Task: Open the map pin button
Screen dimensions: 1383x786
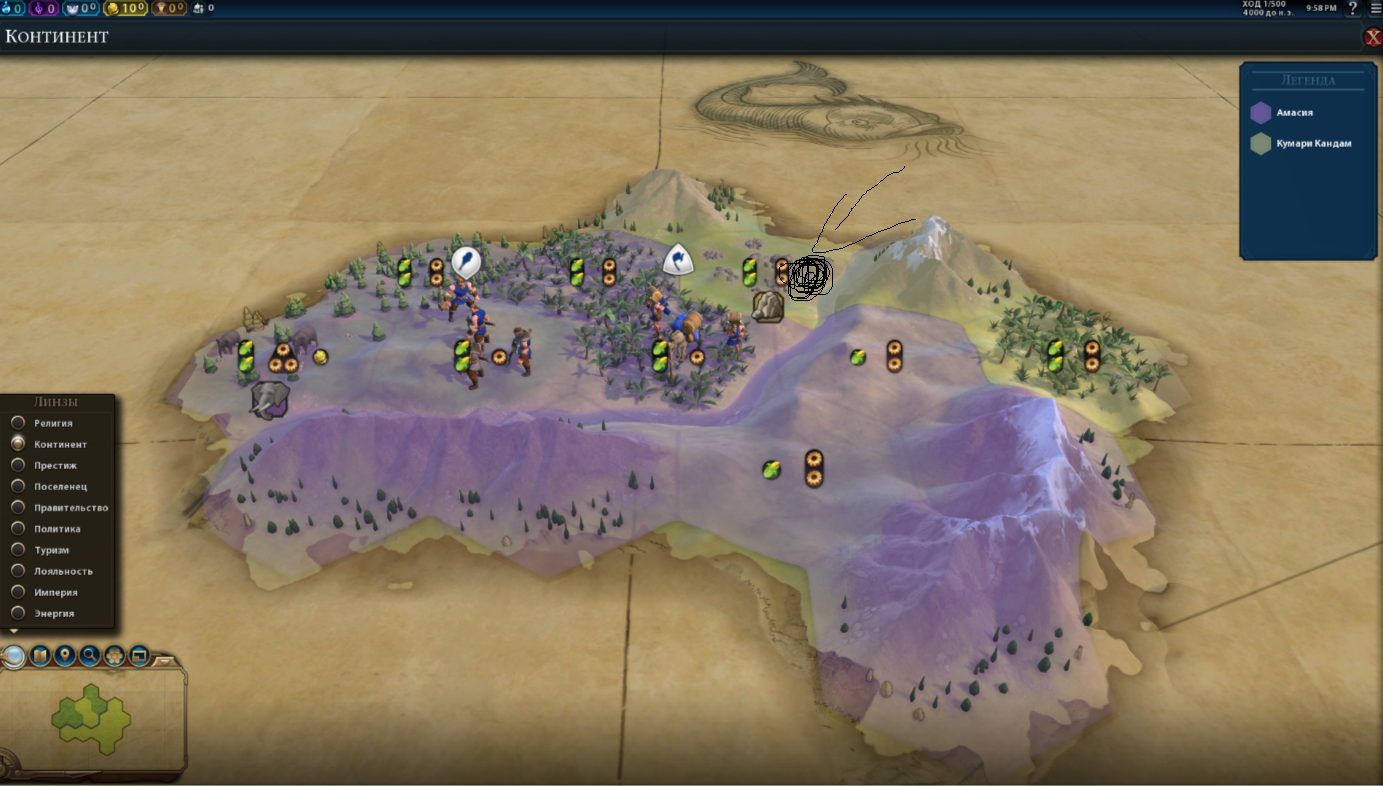Action: pyautogui.click(x=65, y=656)
